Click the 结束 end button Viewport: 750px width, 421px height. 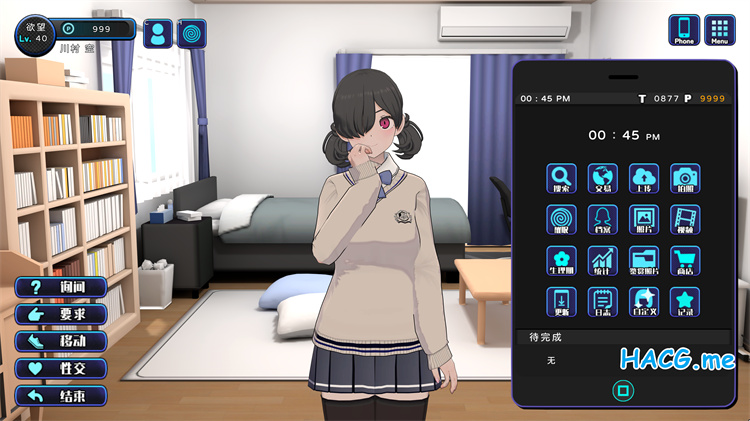[60, 395]
